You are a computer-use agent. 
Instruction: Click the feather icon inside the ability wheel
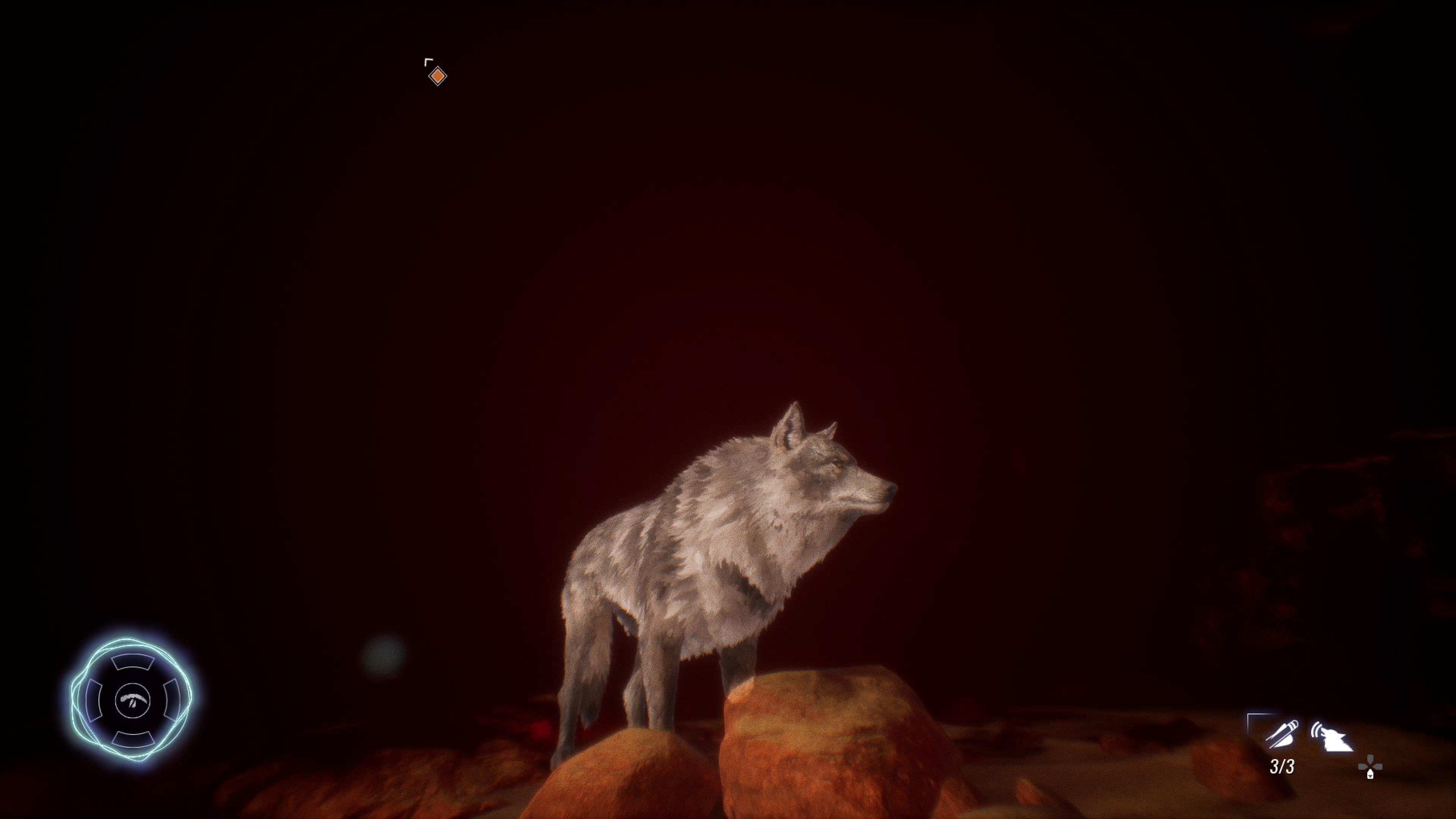133,701
